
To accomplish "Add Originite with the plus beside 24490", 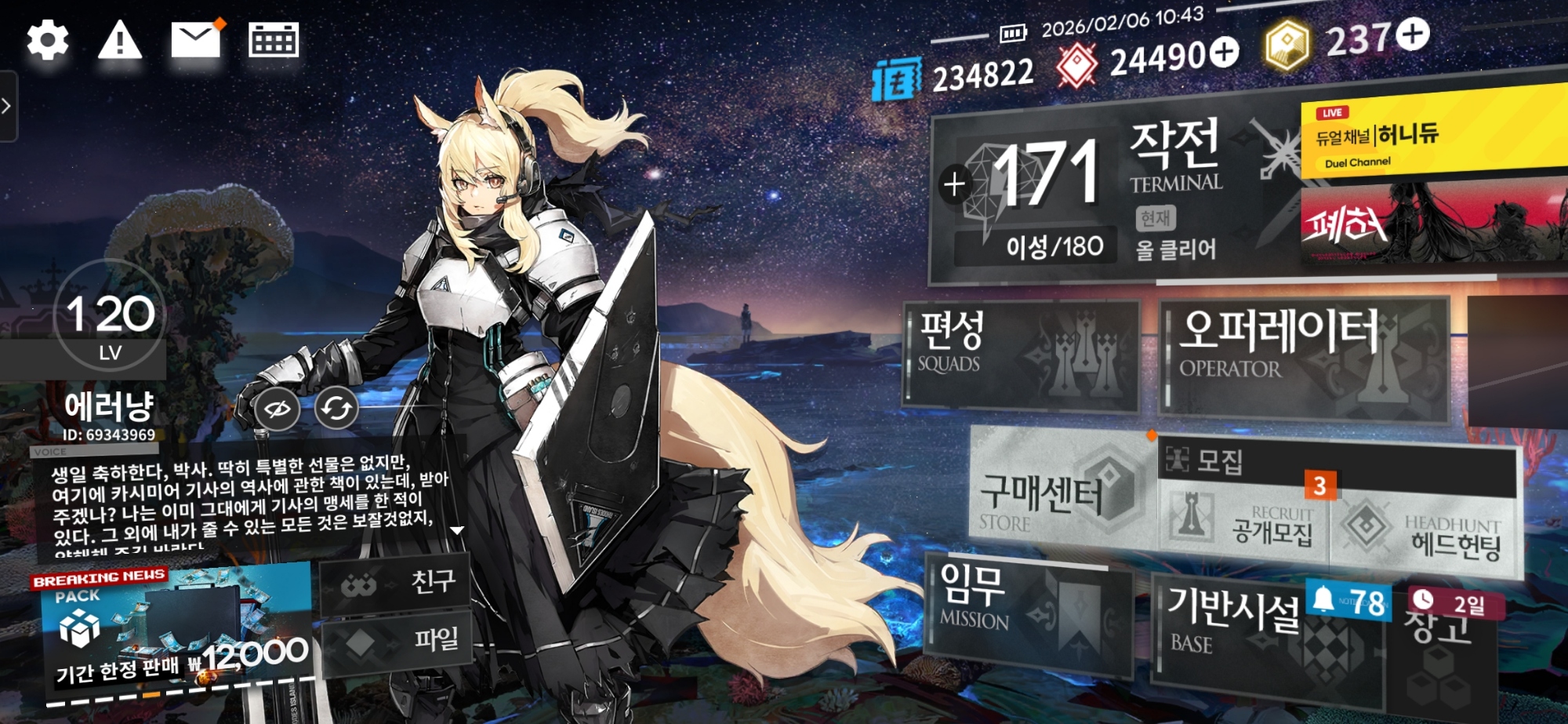I will 1224,53.
